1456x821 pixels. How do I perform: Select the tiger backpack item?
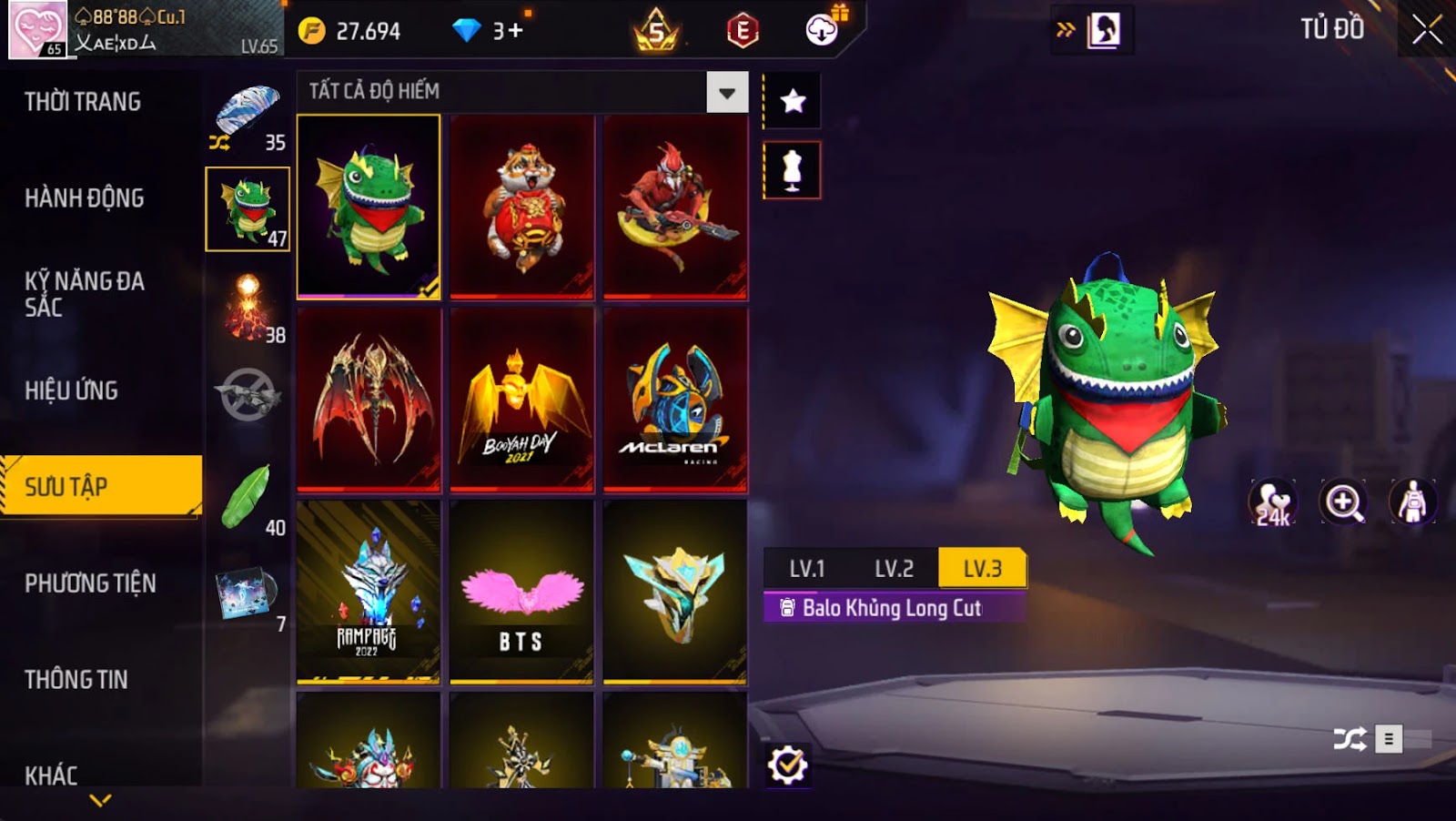click(x=521, y=208)
